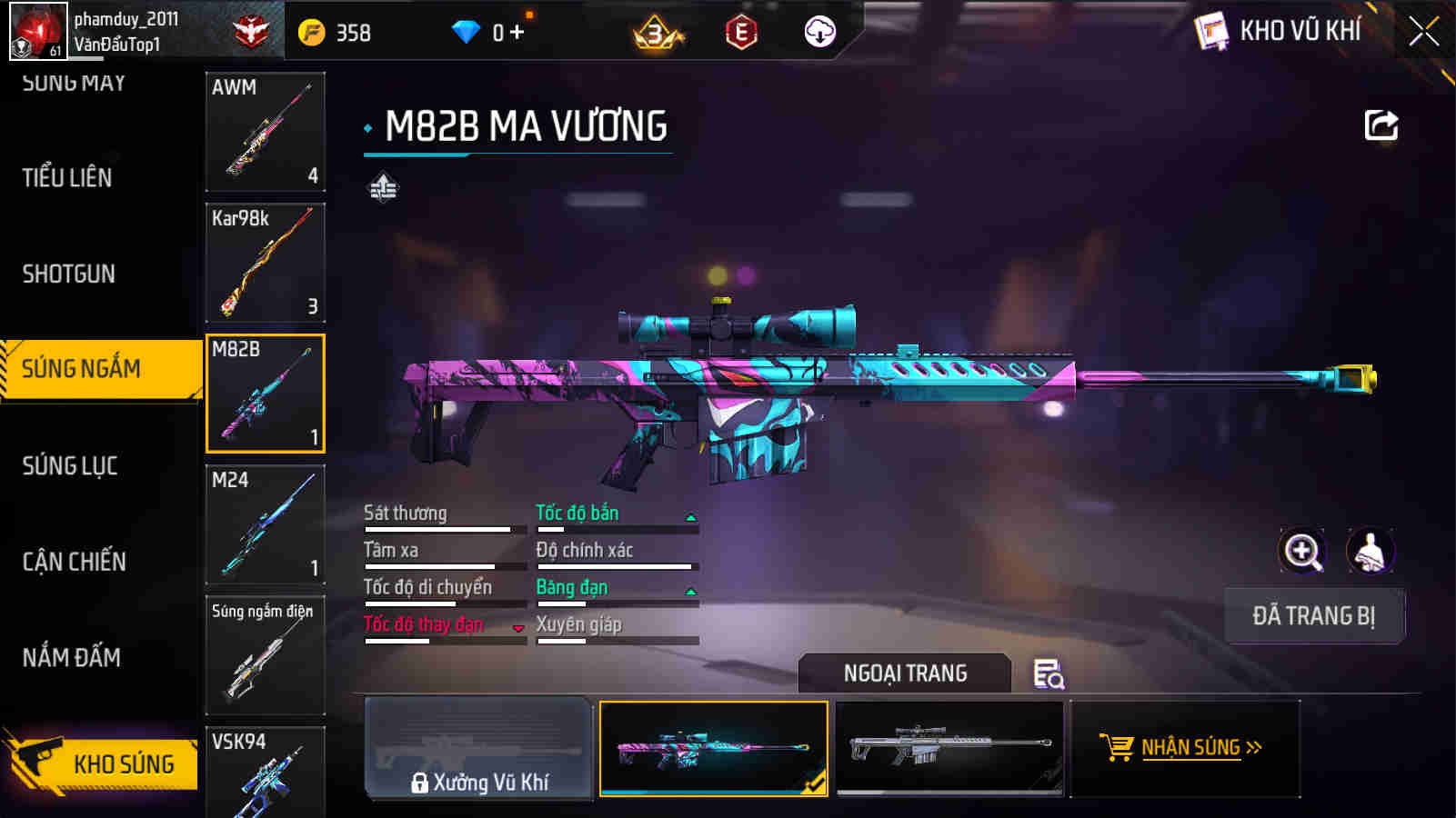Open the phamduy_2011 profile avatar
This screenshot has width=1456, height=818.
[38, 30]
